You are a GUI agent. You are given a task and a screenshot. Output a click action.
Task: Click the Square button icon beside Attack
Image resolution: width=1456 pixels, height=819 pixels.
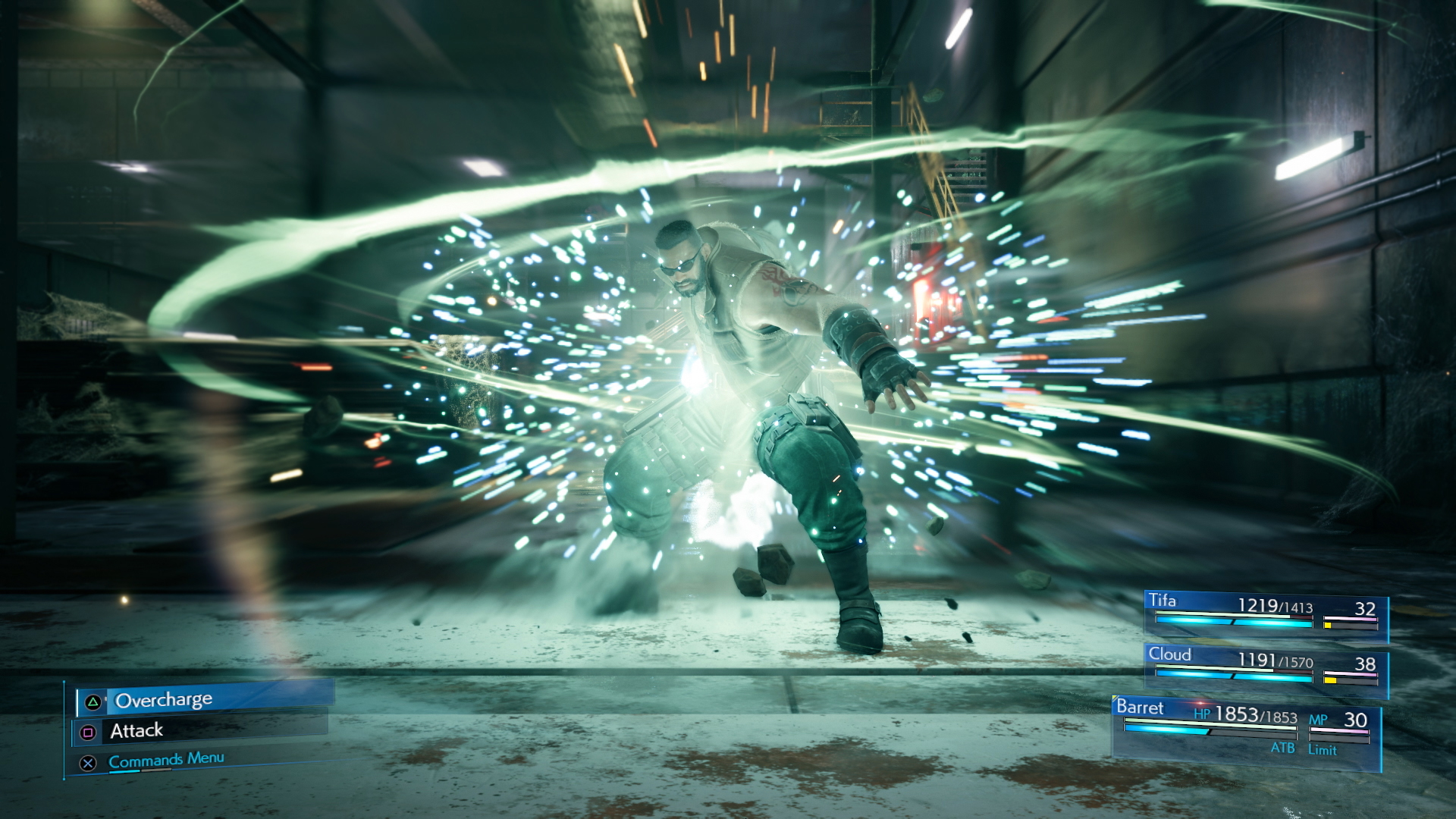(x=88, y=733)
